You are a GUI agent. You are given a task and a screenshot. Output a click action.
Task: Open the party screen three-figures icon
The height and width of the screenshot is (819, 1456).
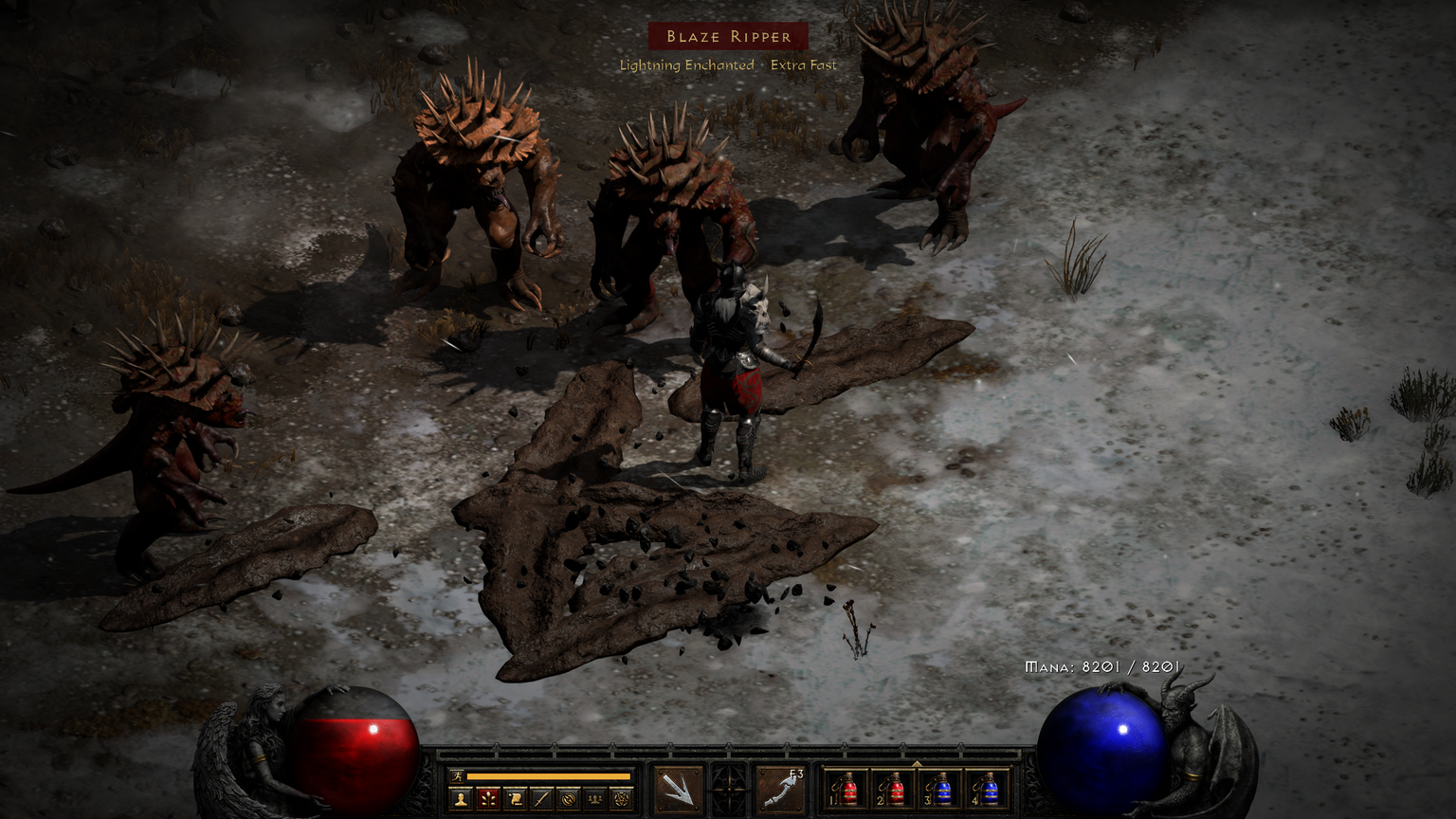click(x=594, y=799)
